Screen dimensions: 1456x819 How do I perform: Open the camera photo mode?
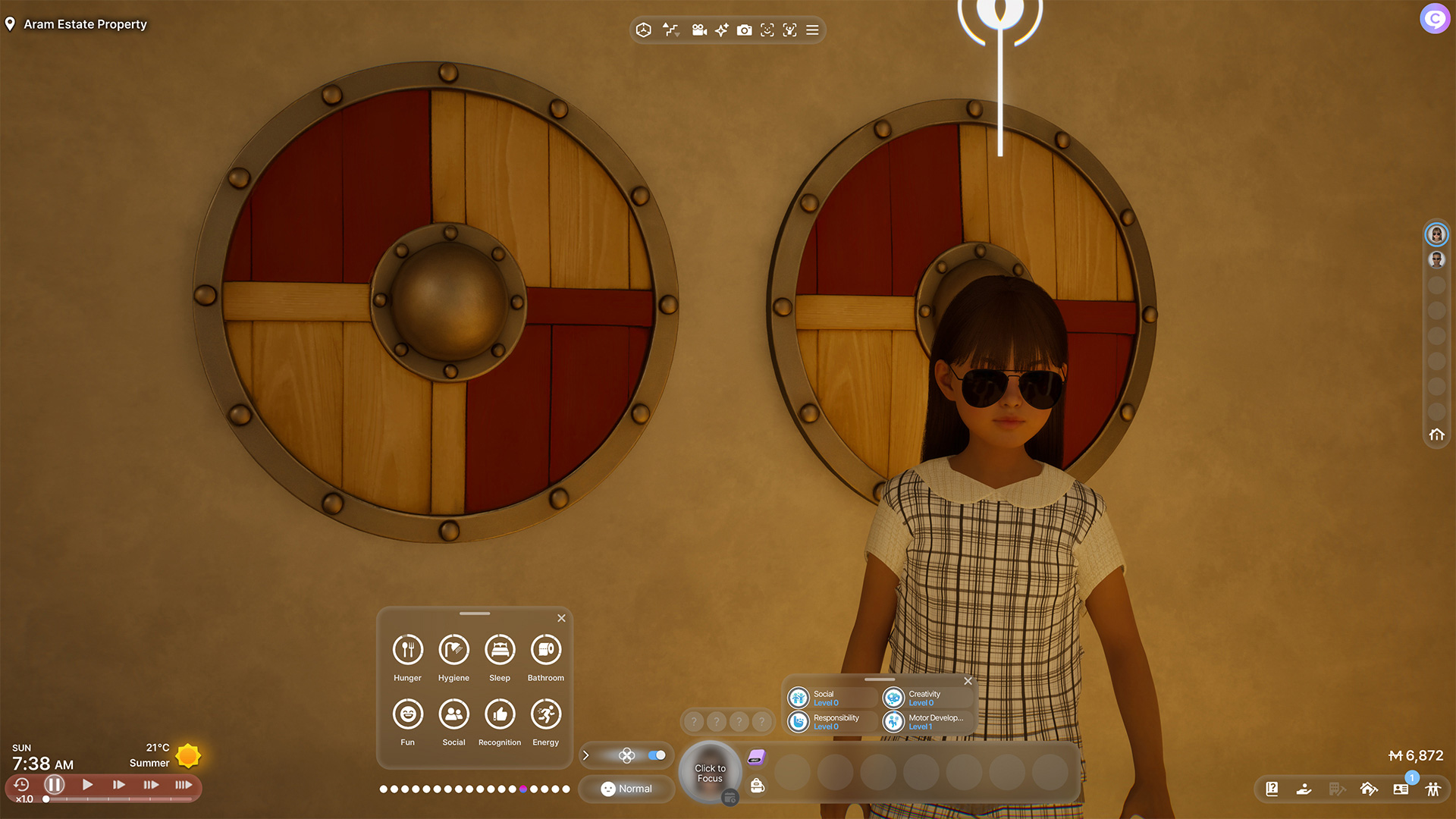click(745, 30)
